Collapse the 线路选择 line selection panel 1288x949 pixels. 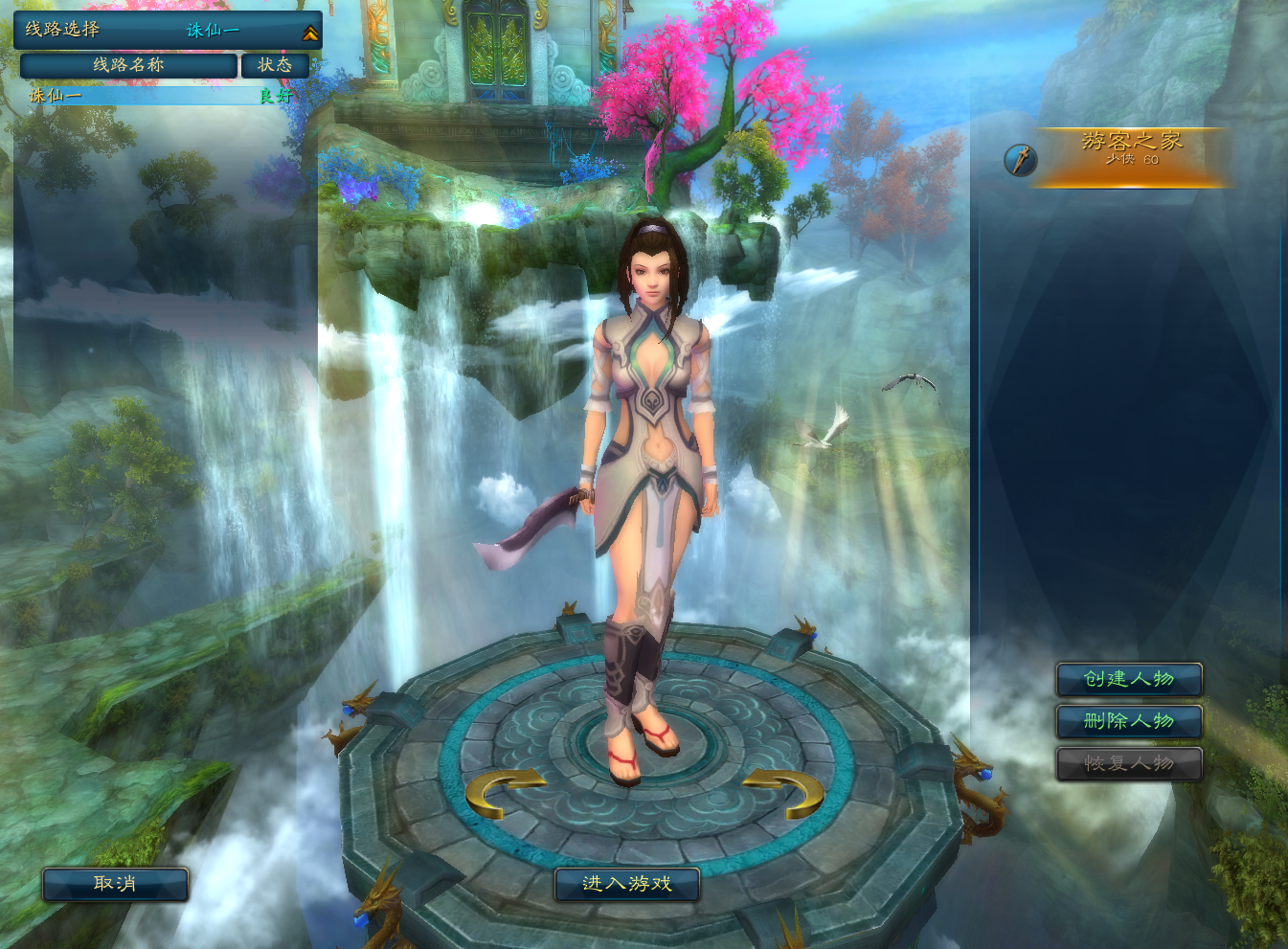309,33
